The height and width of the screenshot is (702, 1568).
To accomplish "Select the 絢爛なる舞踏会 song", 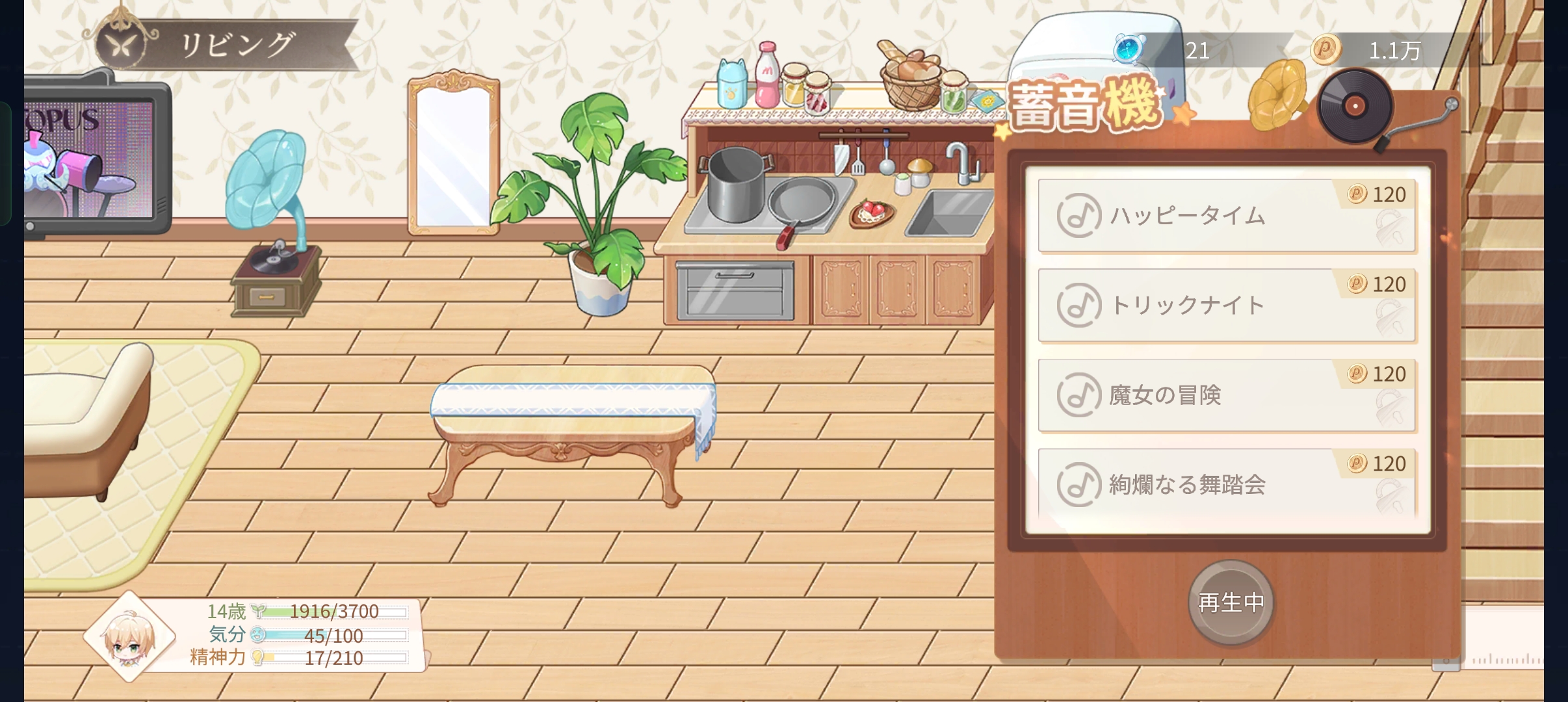I will 1226,484.
